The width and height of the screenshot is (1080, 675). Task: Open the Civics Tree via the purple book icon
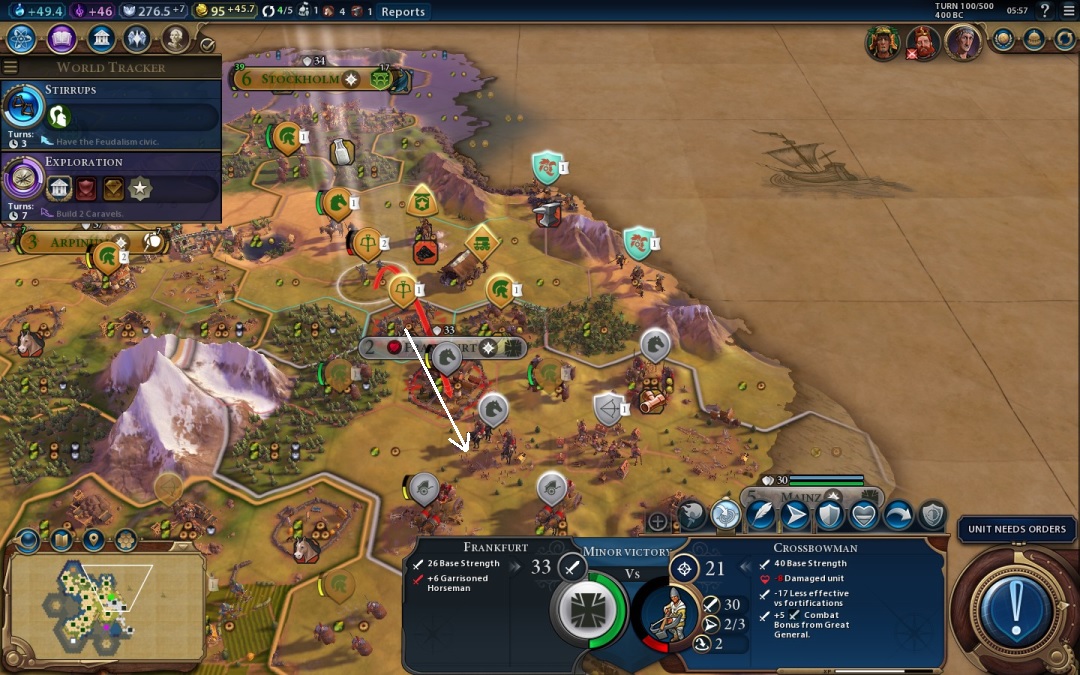[x=62, y=39]
